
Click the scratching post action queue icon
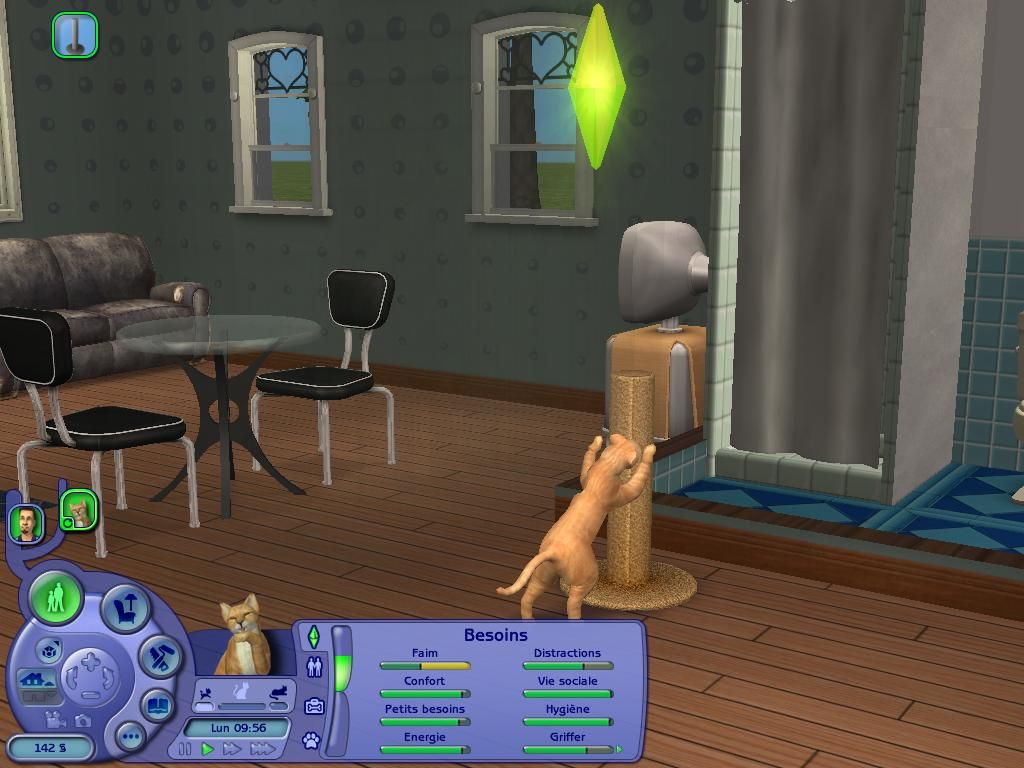click(75, 34)
